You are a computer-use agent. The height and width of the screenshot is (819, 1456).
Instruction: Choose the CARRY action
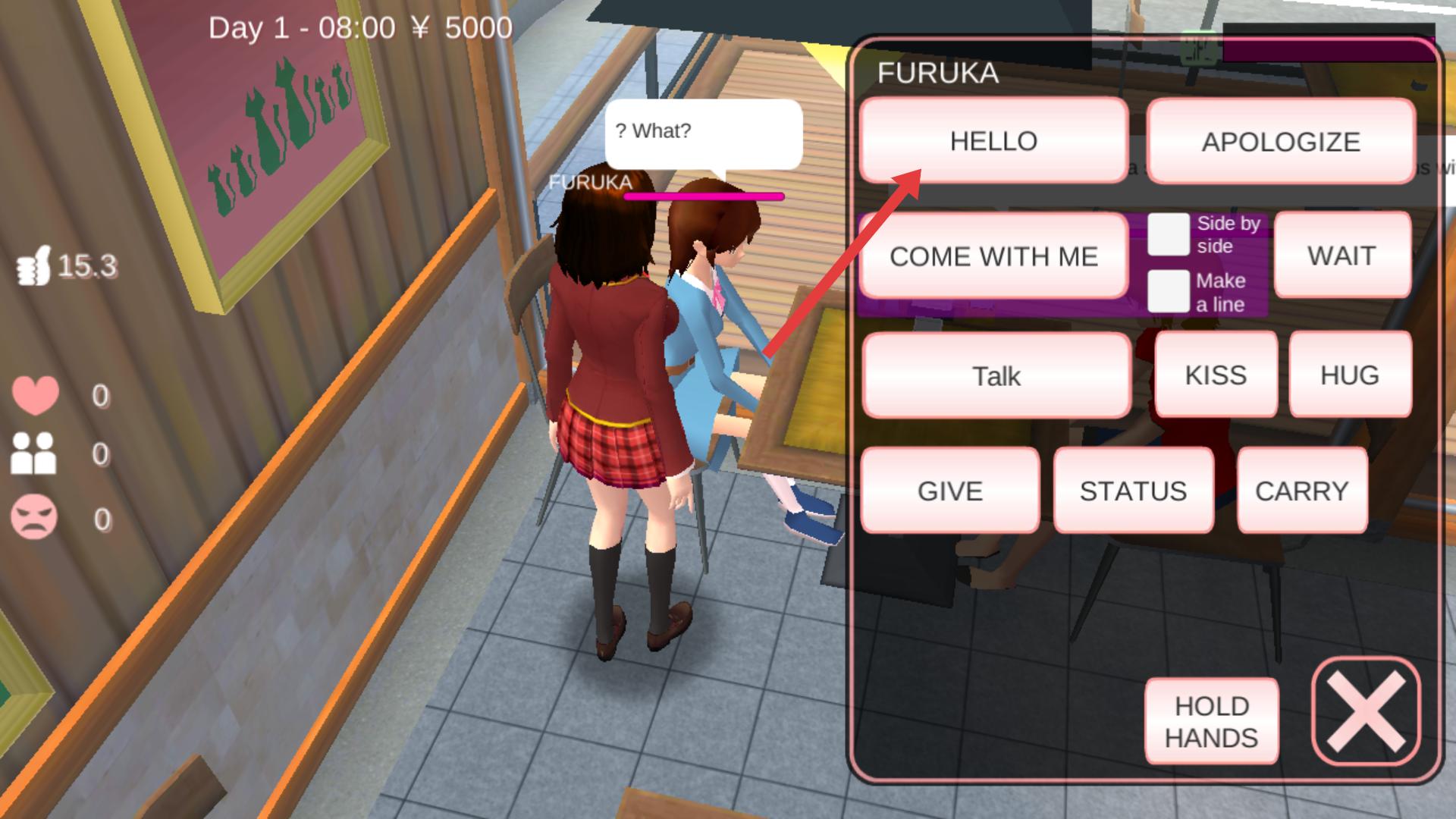[x=1301, y=491]
